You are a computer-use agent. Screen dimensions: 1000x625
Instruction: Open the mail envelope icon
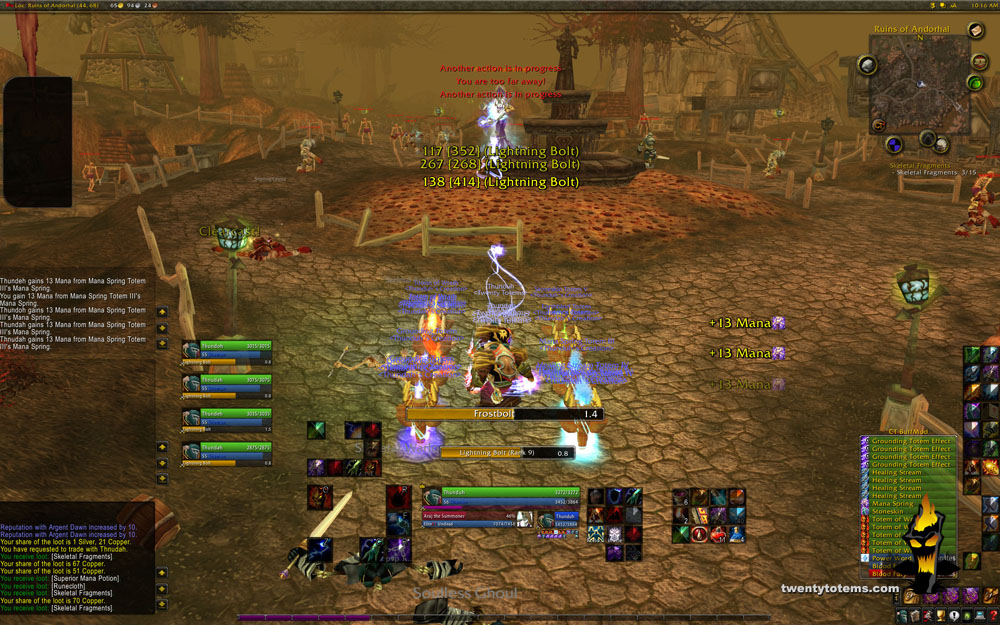click(x=976, y=30)
